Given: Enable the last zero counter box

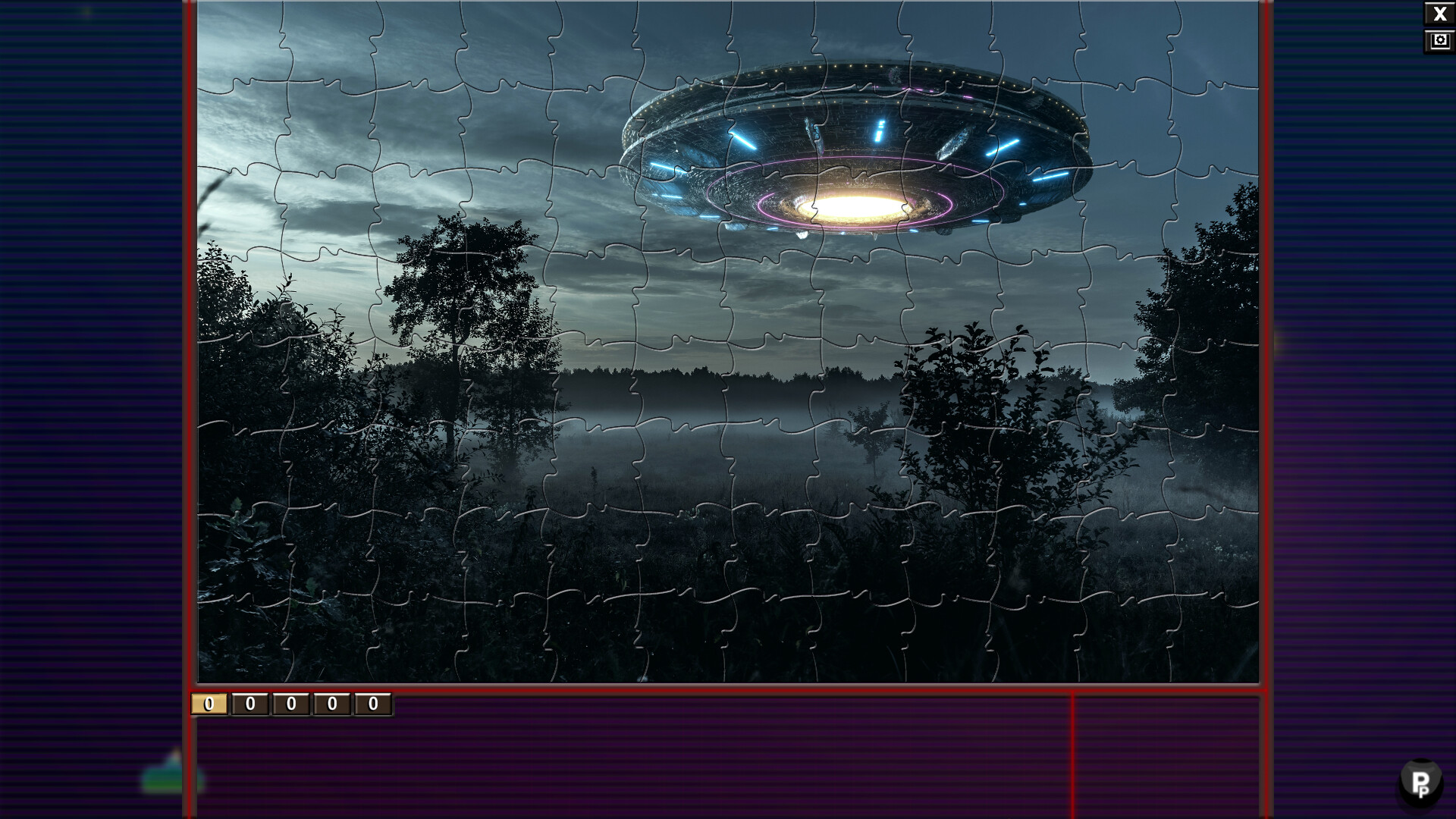Looking at the screenshot, I should click(372, 705).
